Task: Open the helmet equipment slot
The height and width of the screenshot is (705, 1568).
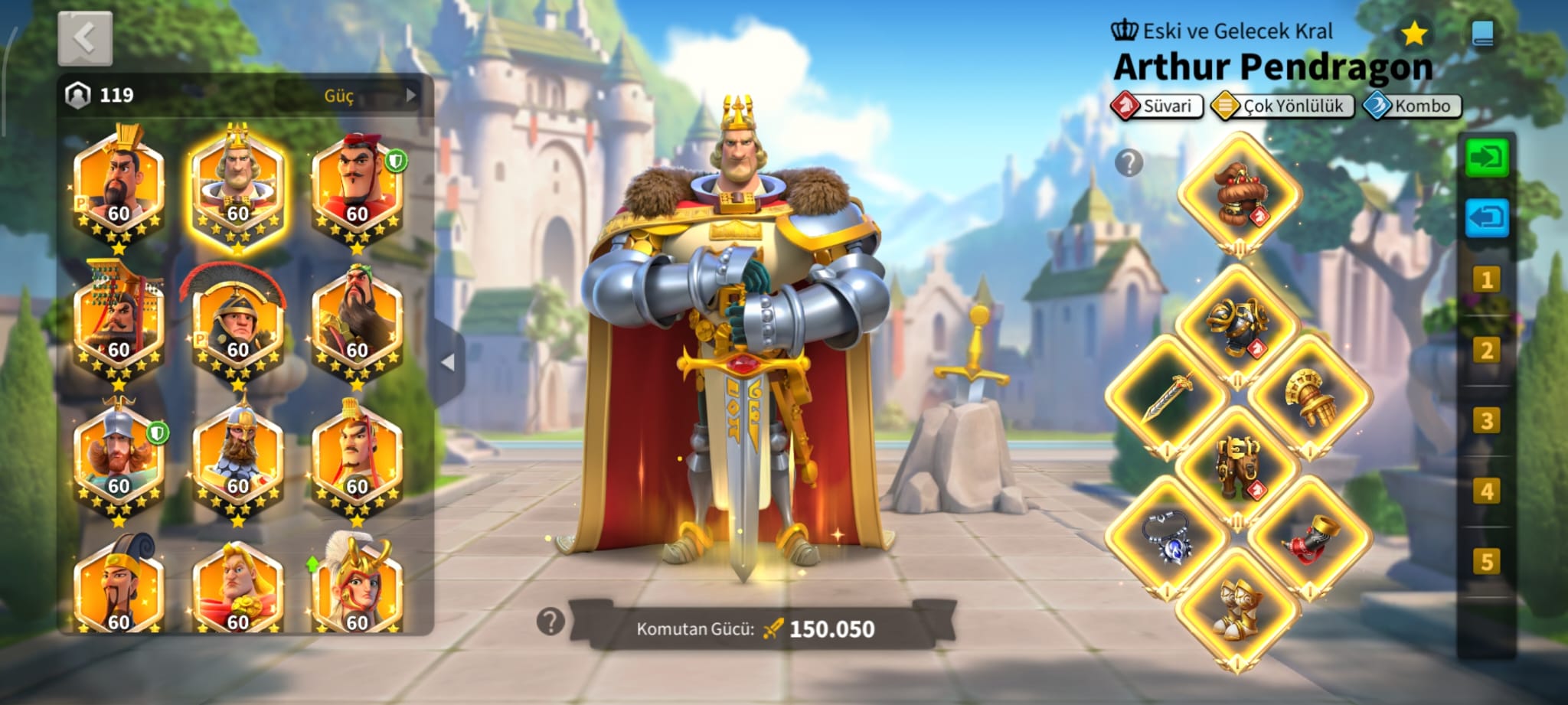Action: 1238,192
